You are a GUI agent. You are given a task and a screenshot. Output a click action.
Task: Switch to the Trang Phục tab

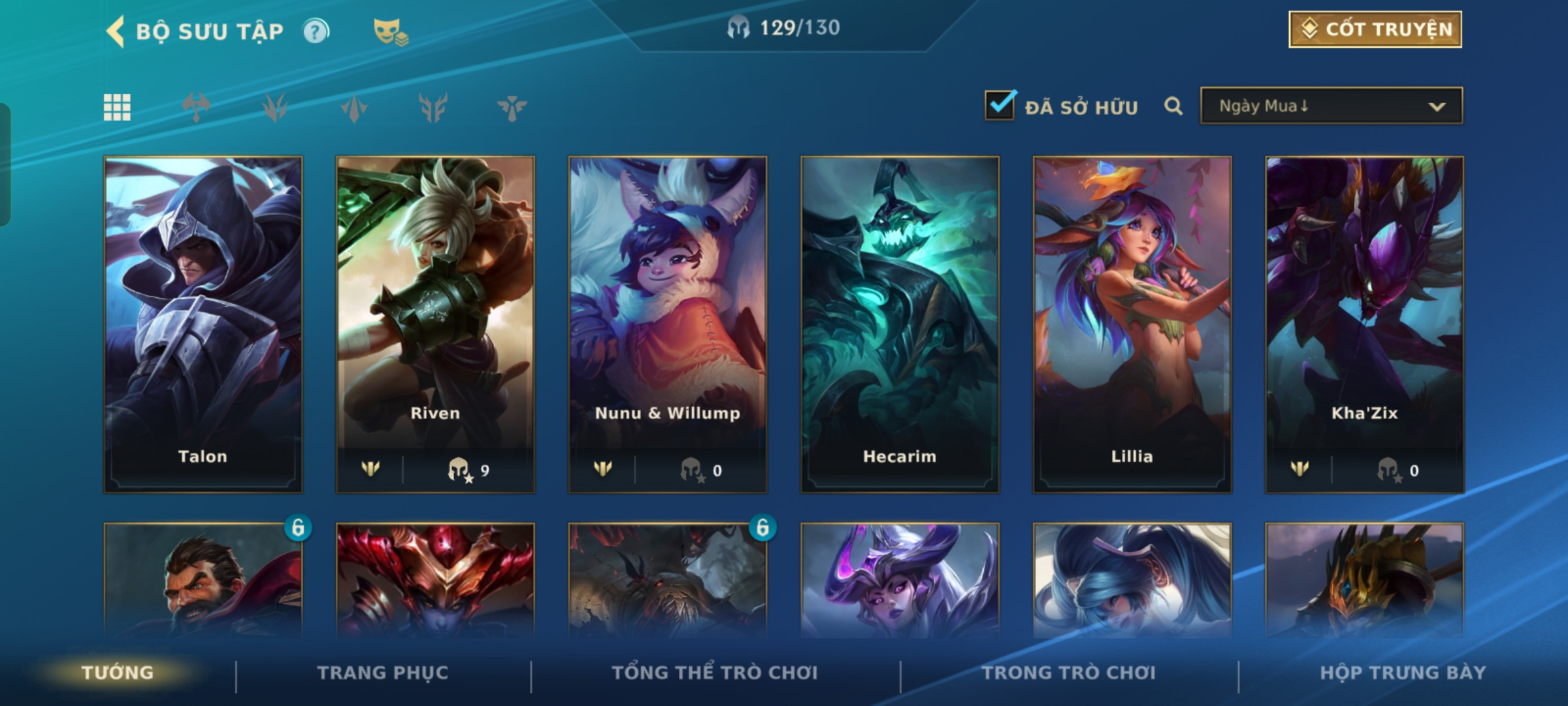383,673
